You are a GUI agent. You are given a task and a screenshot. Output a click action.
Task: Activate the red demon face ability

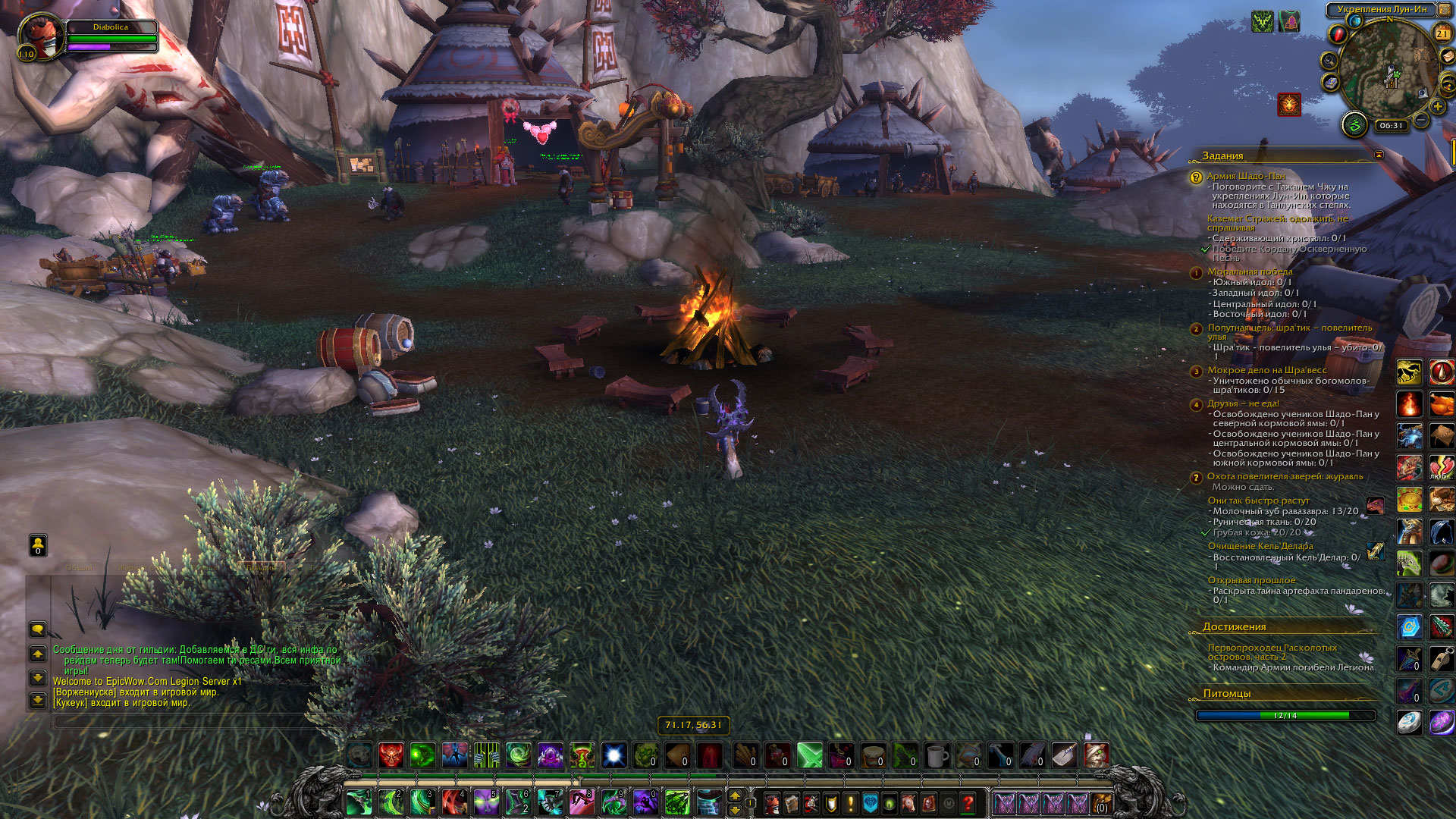click(x=391, y=755)
